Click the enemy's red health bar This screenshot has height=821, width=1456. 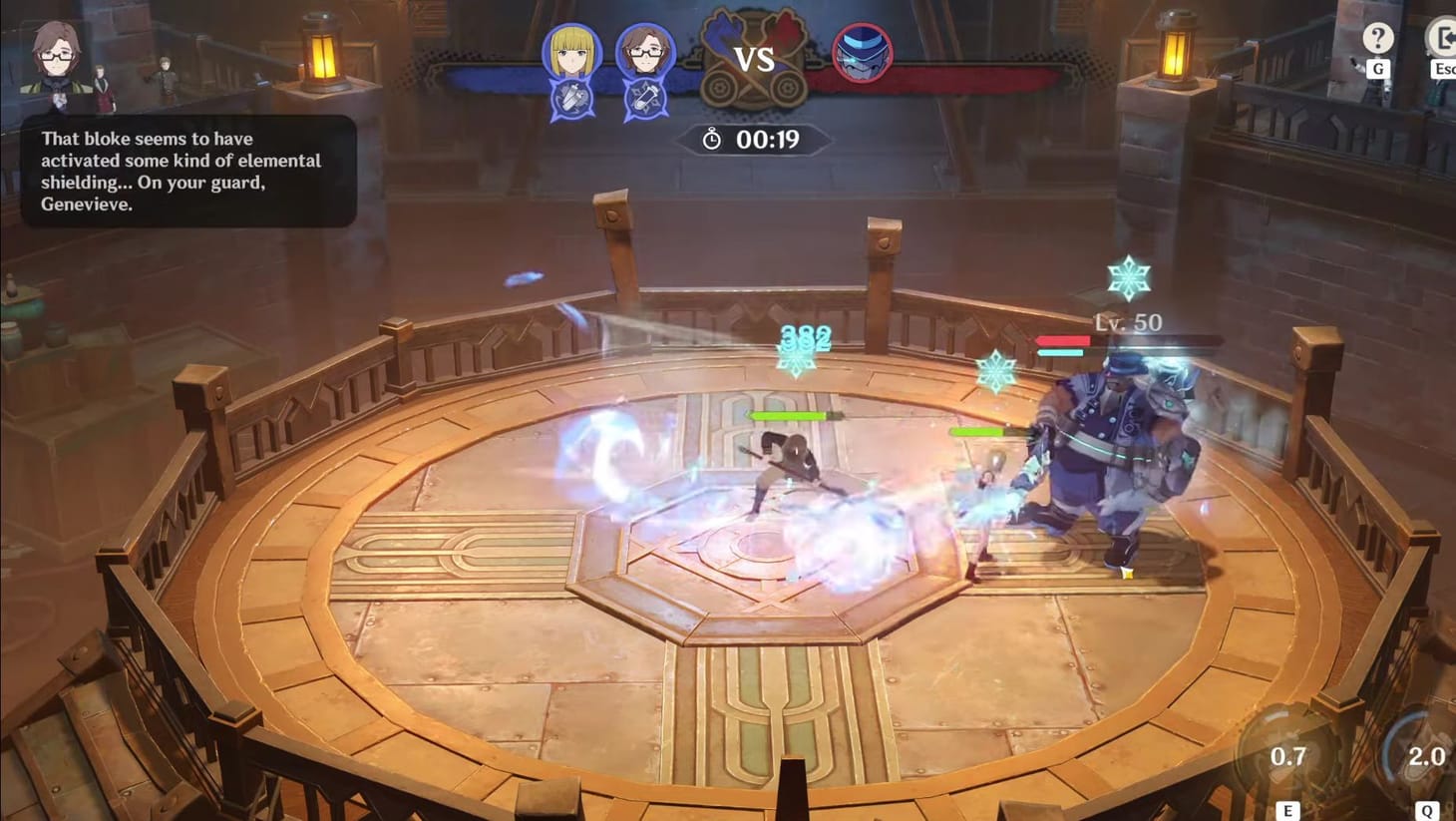coord(1063,340)
